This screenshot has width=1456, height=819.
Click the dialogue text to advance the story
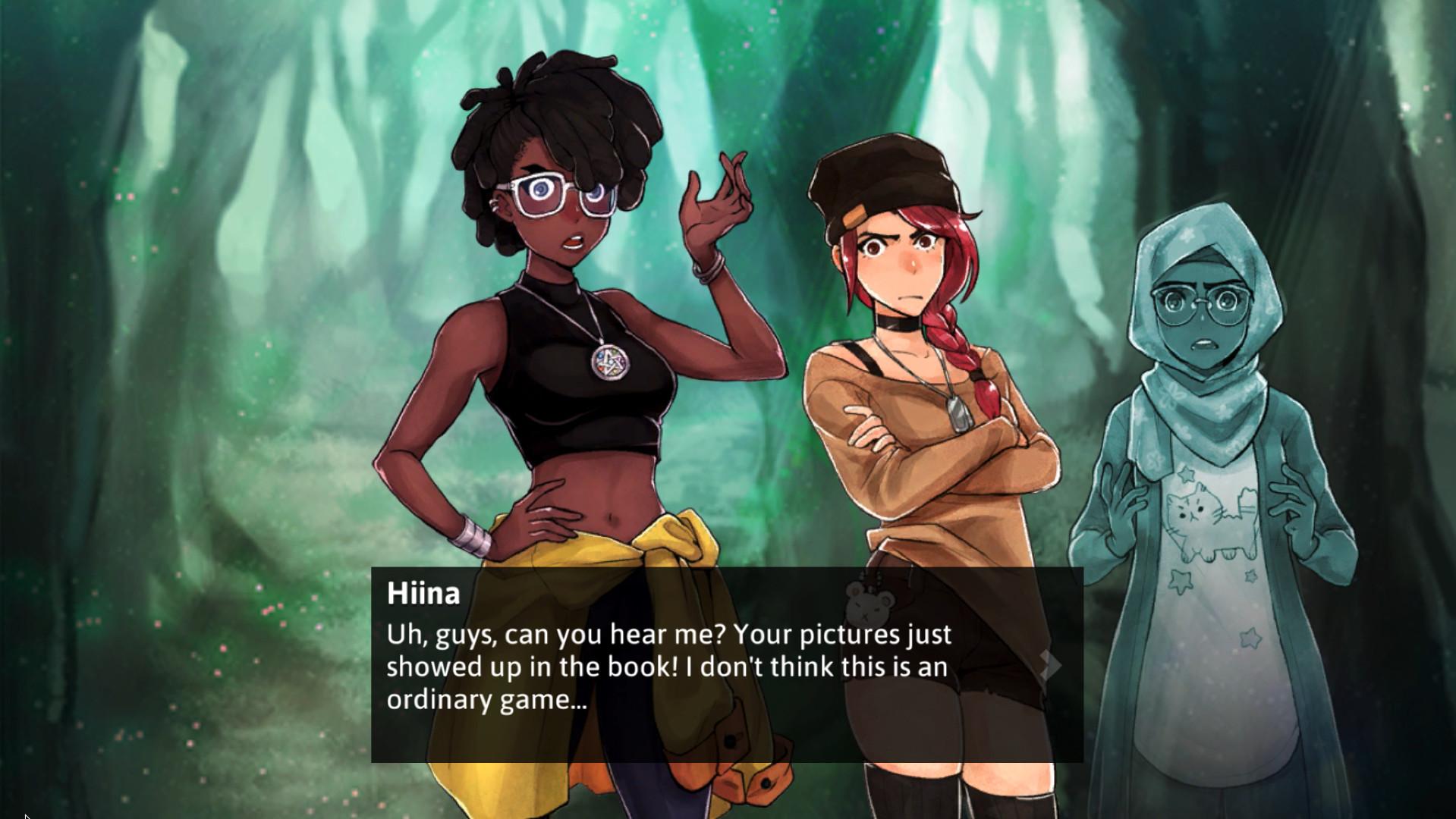(668, 667)
